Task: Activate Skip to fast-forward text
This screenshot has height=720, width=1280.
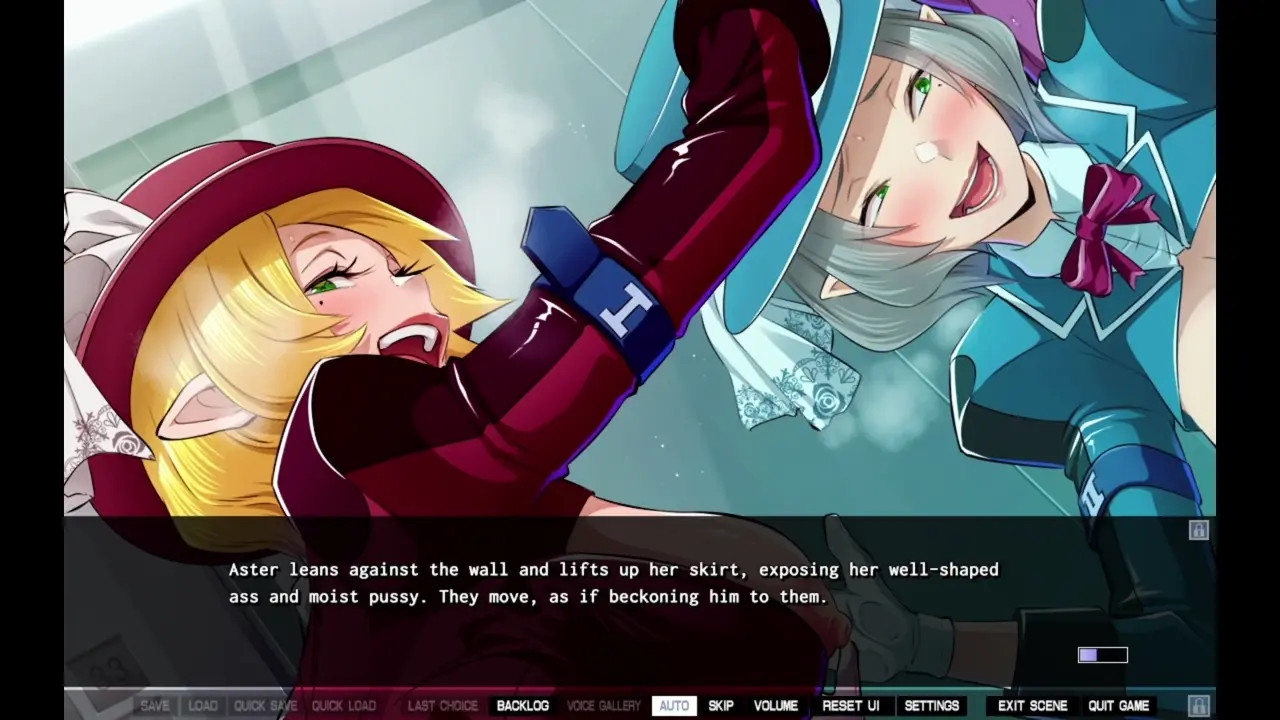Action: (x=721, y=706)
